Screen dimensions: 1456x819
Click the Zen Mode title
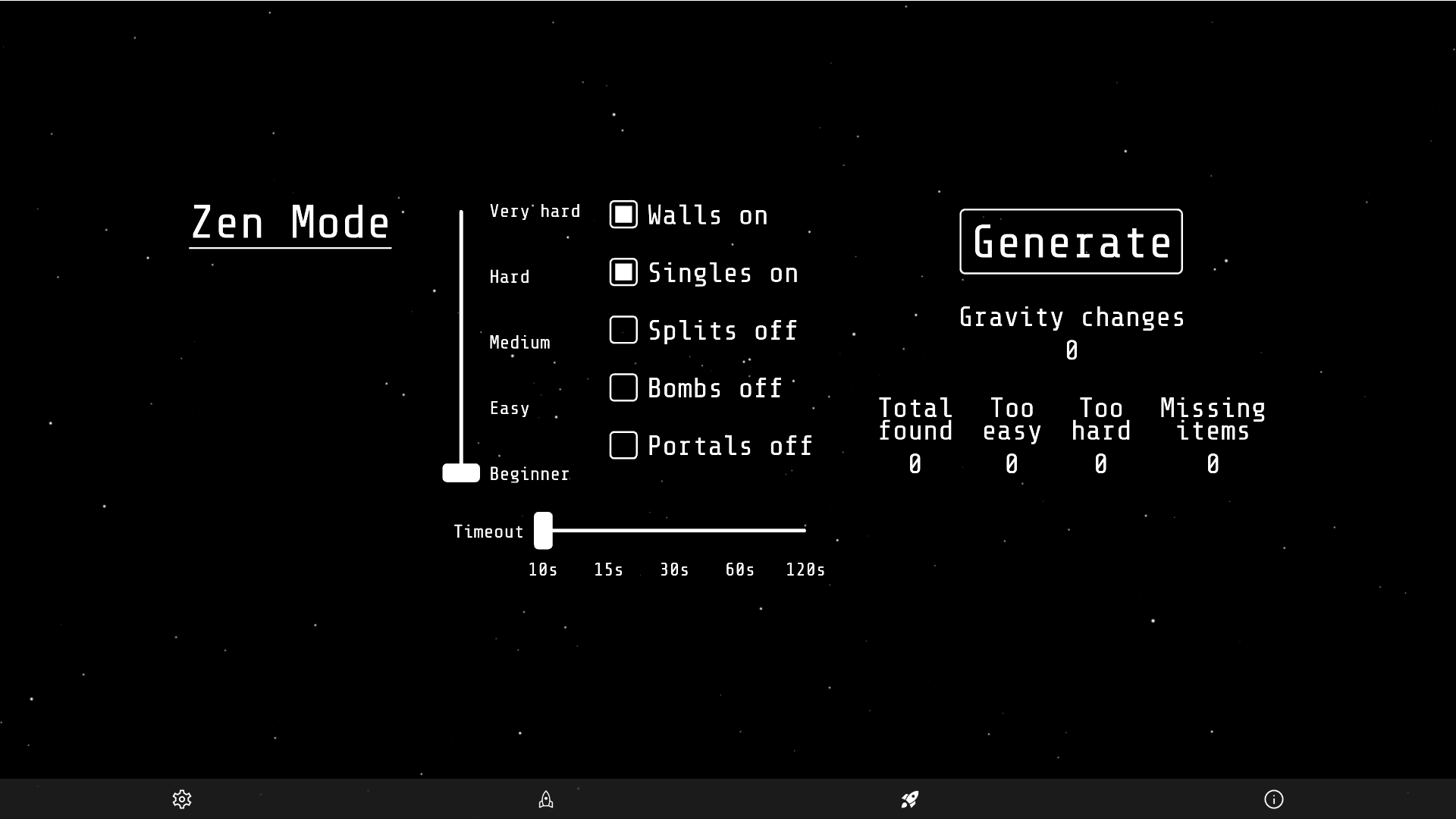[x=290, y=222]
